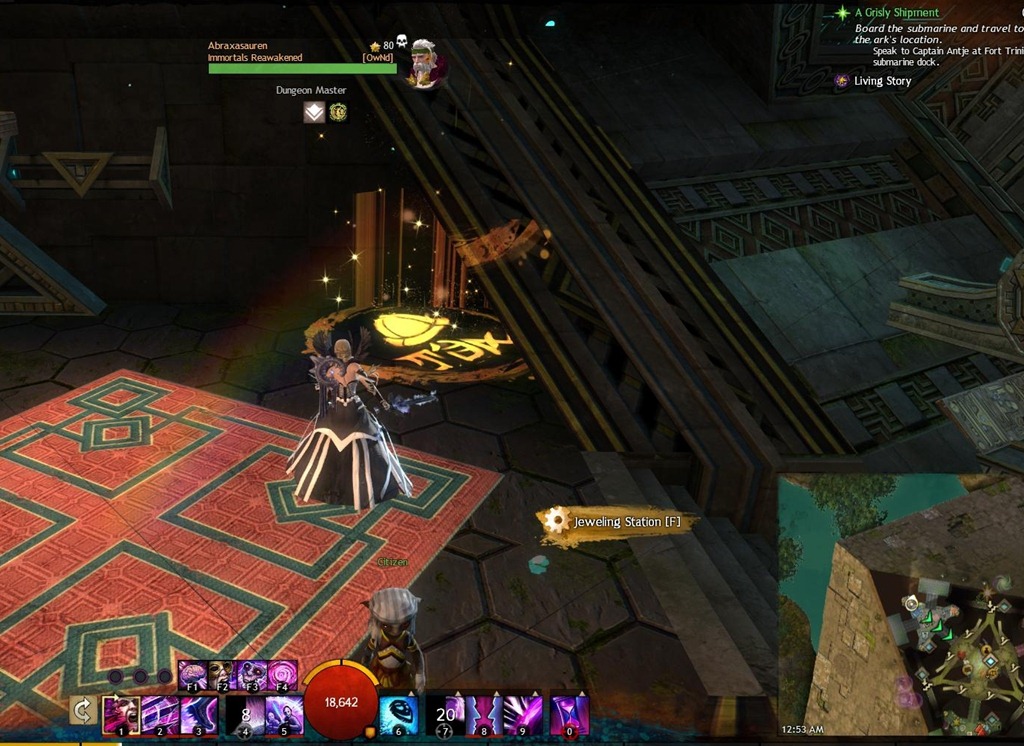Use weapon skill in slot 2

160,716
